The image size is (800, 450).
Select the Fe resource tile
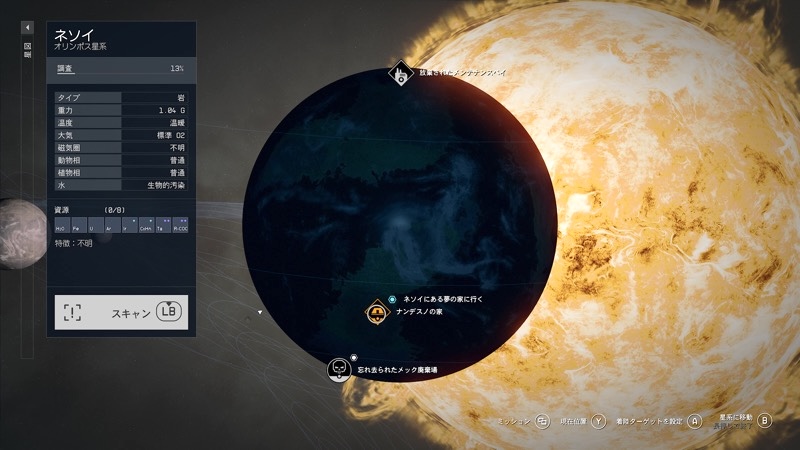(x=77, y=226)
